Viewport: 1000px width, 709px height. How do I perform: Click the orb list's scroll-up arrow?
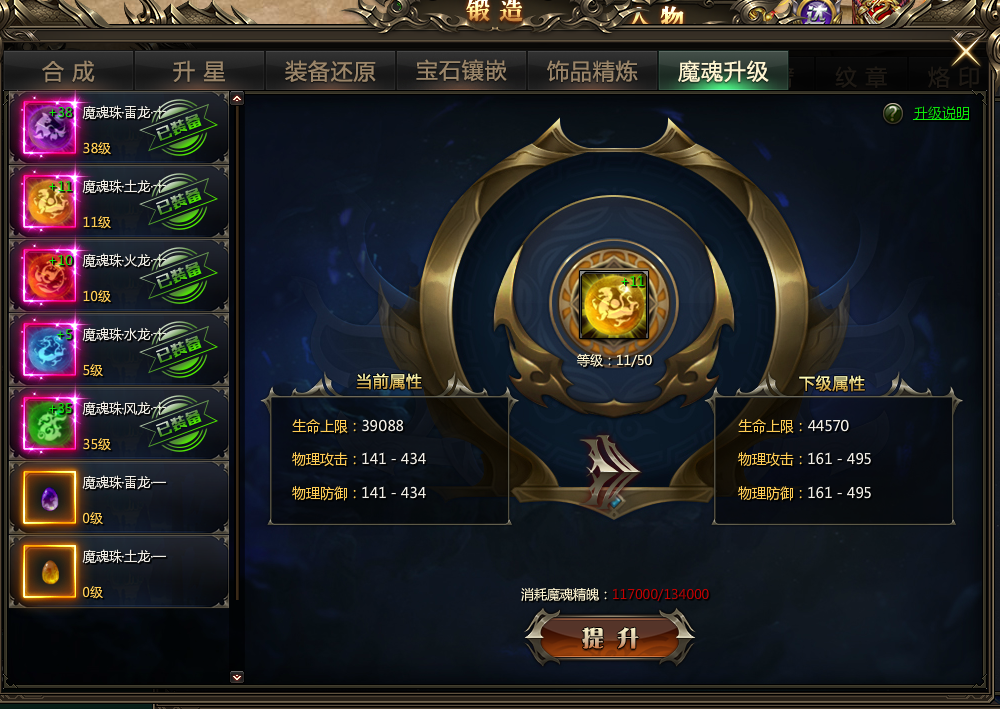237,99
